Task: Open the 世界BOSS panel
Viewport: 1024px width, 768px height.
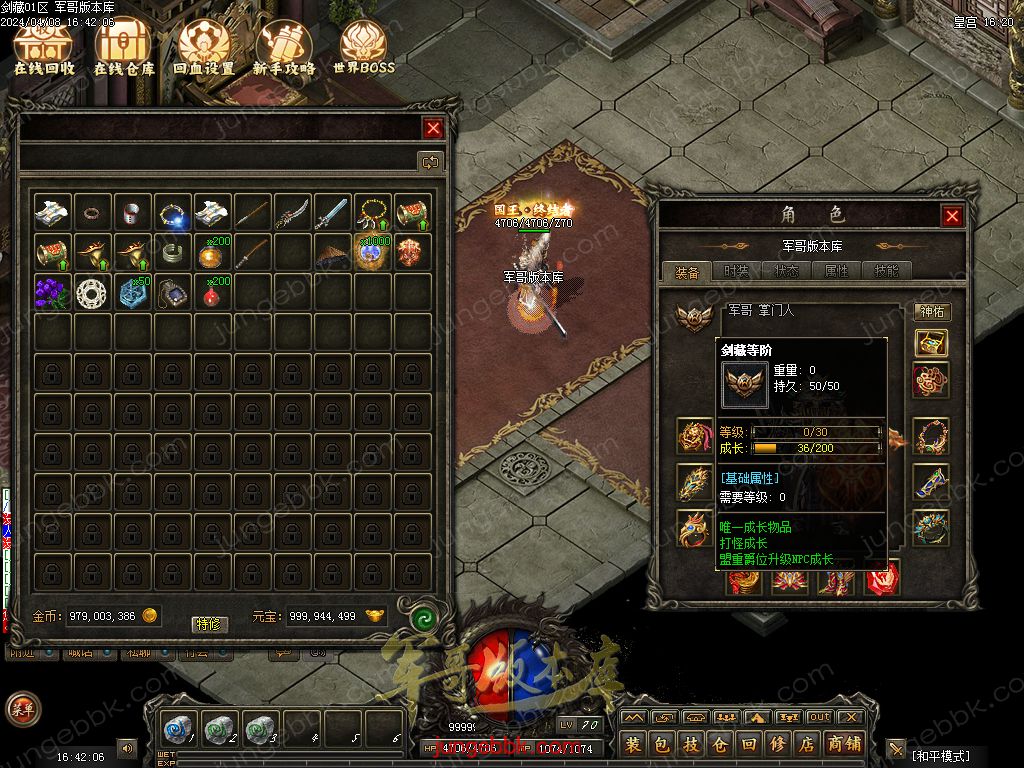Action: 364,48
